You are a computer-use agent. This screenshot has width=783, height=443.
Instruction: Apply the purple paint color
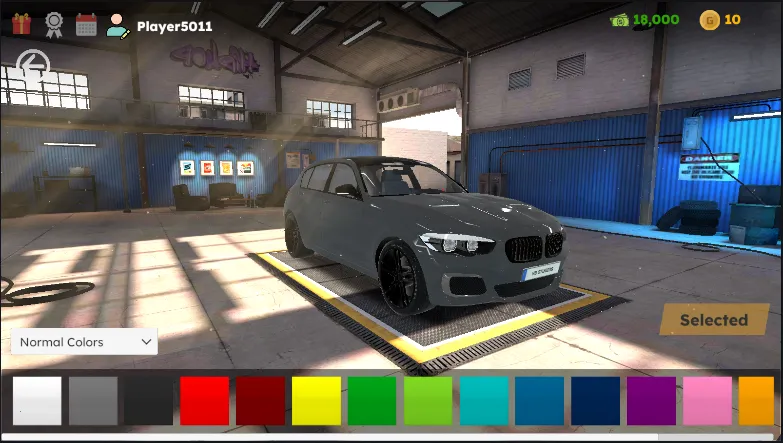652,400
